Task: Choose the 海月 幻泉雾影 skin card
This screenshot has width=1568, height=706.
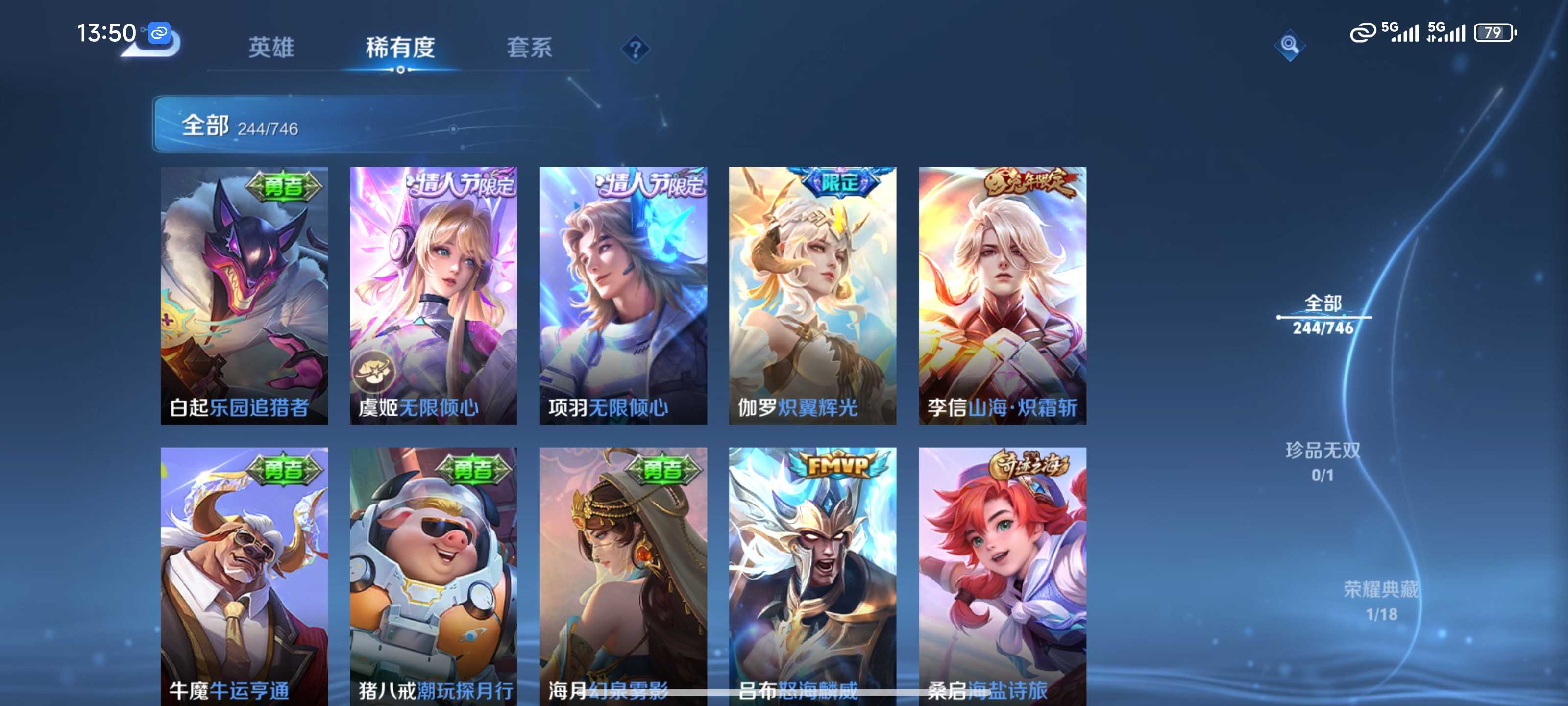Action: tap(623, 576)
